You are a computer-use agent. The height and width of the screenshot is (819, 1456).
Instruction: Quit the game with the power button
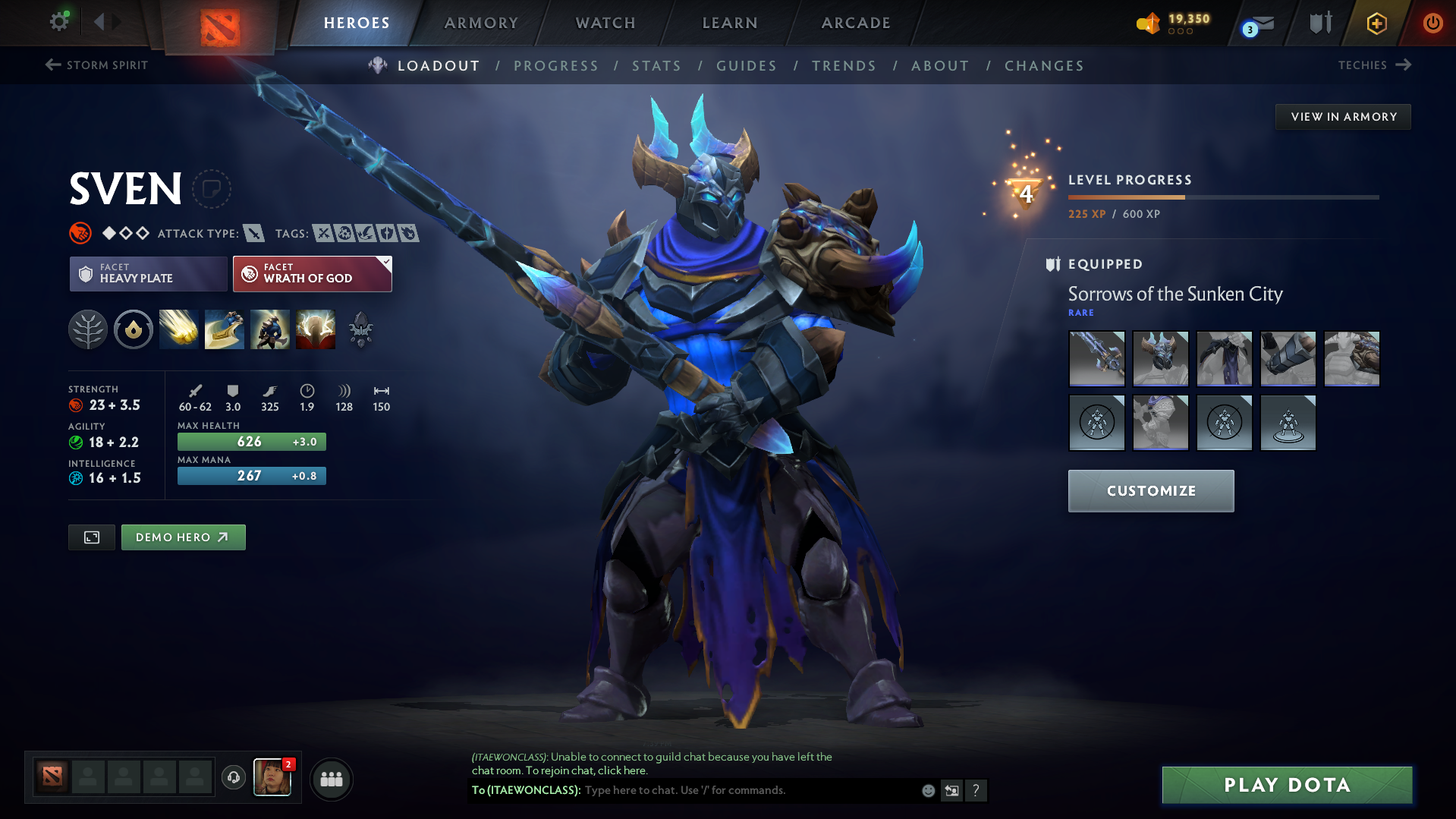pos(1432,23)
